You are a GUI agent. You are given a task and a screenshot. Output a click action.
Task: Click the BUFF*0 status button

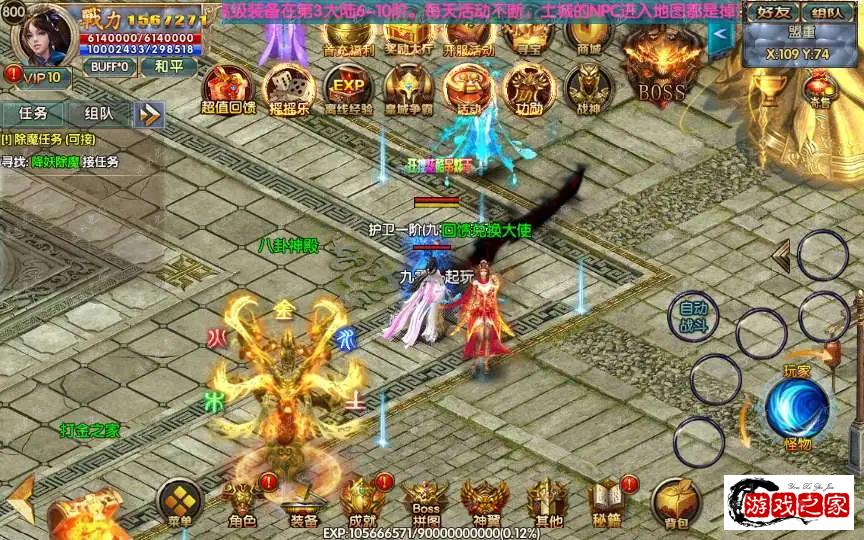point(109,66)
